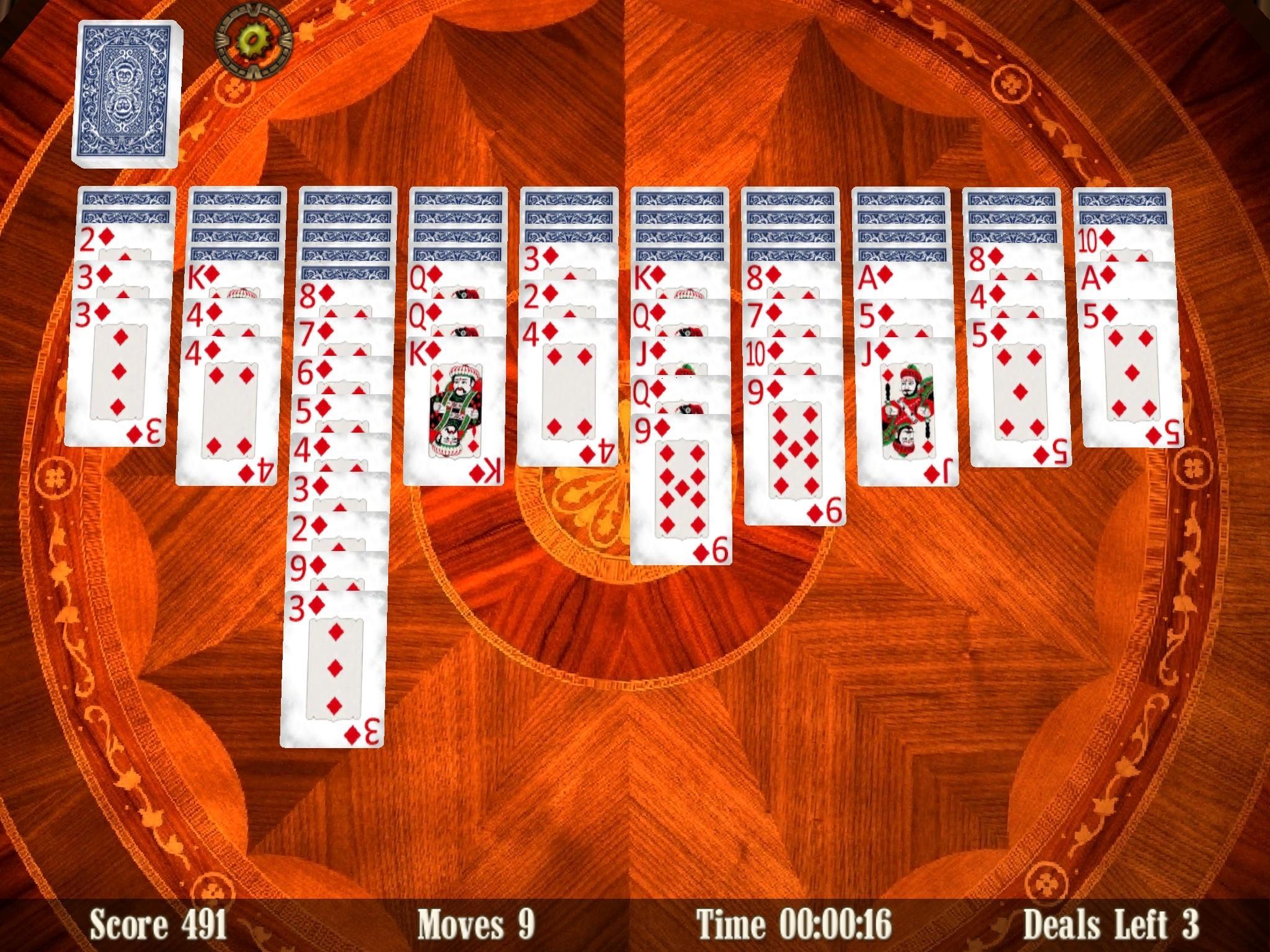Click the stock pile to deal new cards
The image size is (1270, 952).
[x=127, y=93]
